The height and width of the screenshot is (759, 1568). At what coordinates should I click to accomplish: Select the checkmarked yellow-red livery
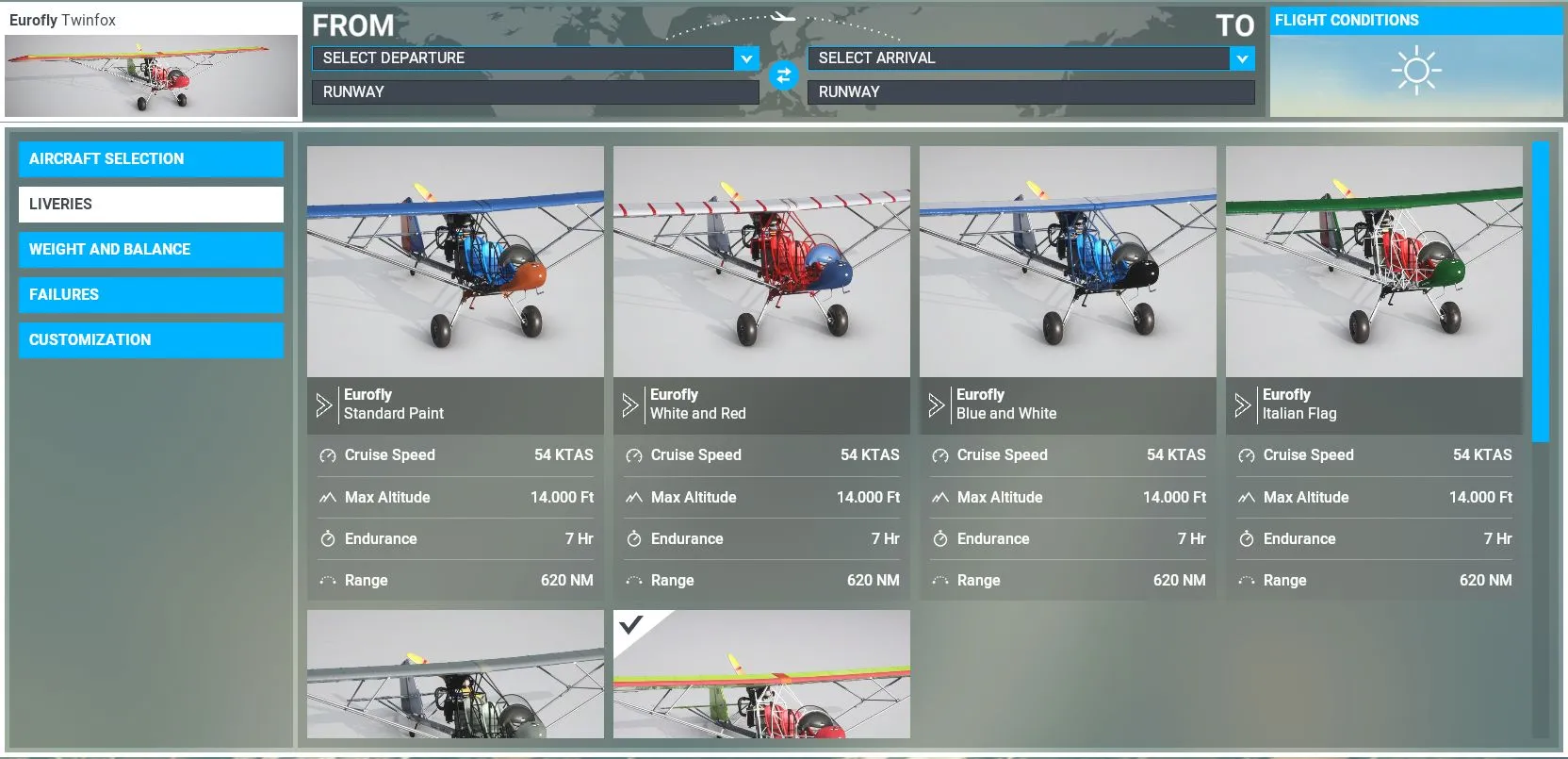click(761, 674)
